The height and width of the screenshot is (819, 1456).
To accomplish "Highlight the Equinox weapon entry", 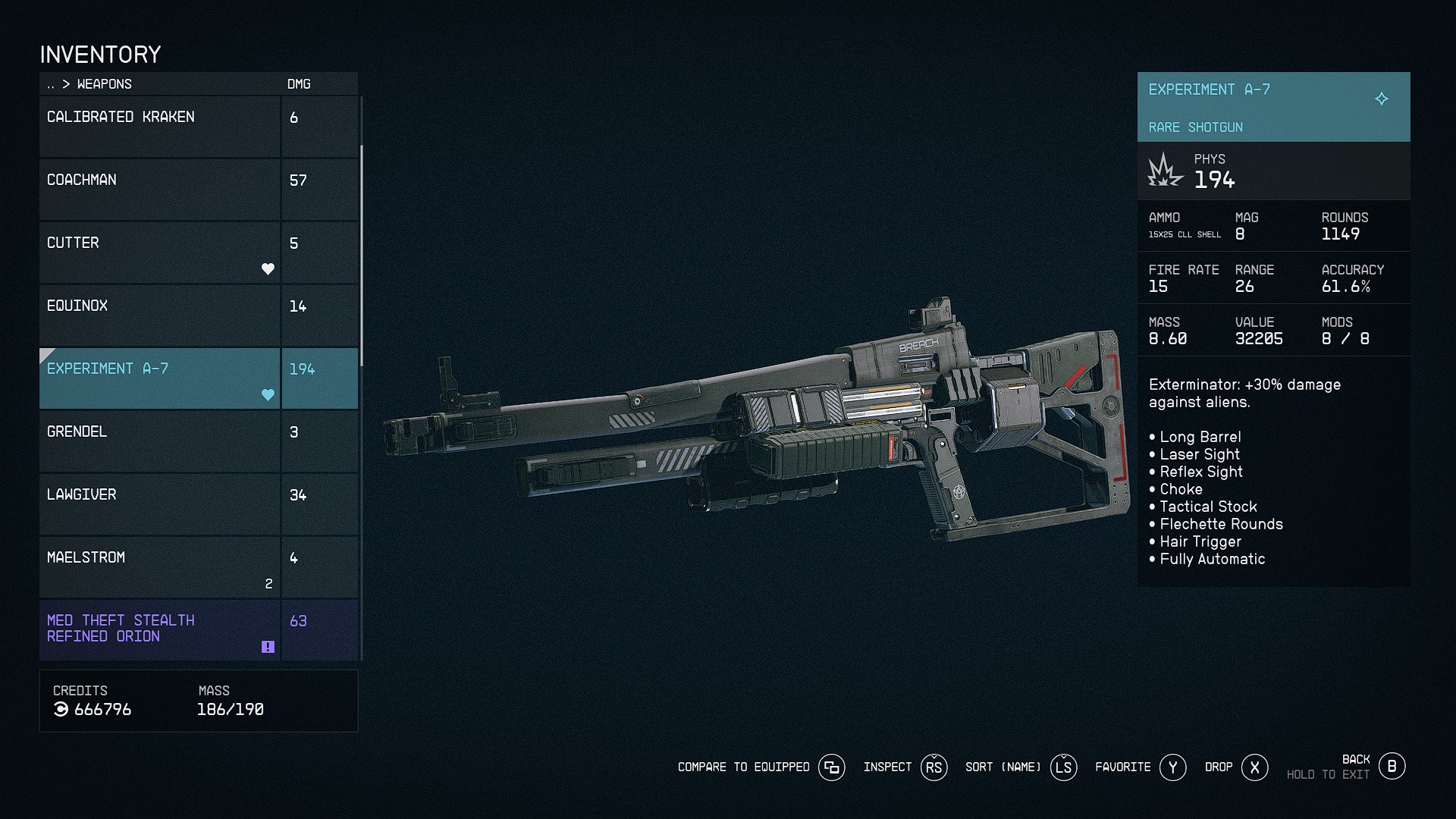I will tap(159, 315).
